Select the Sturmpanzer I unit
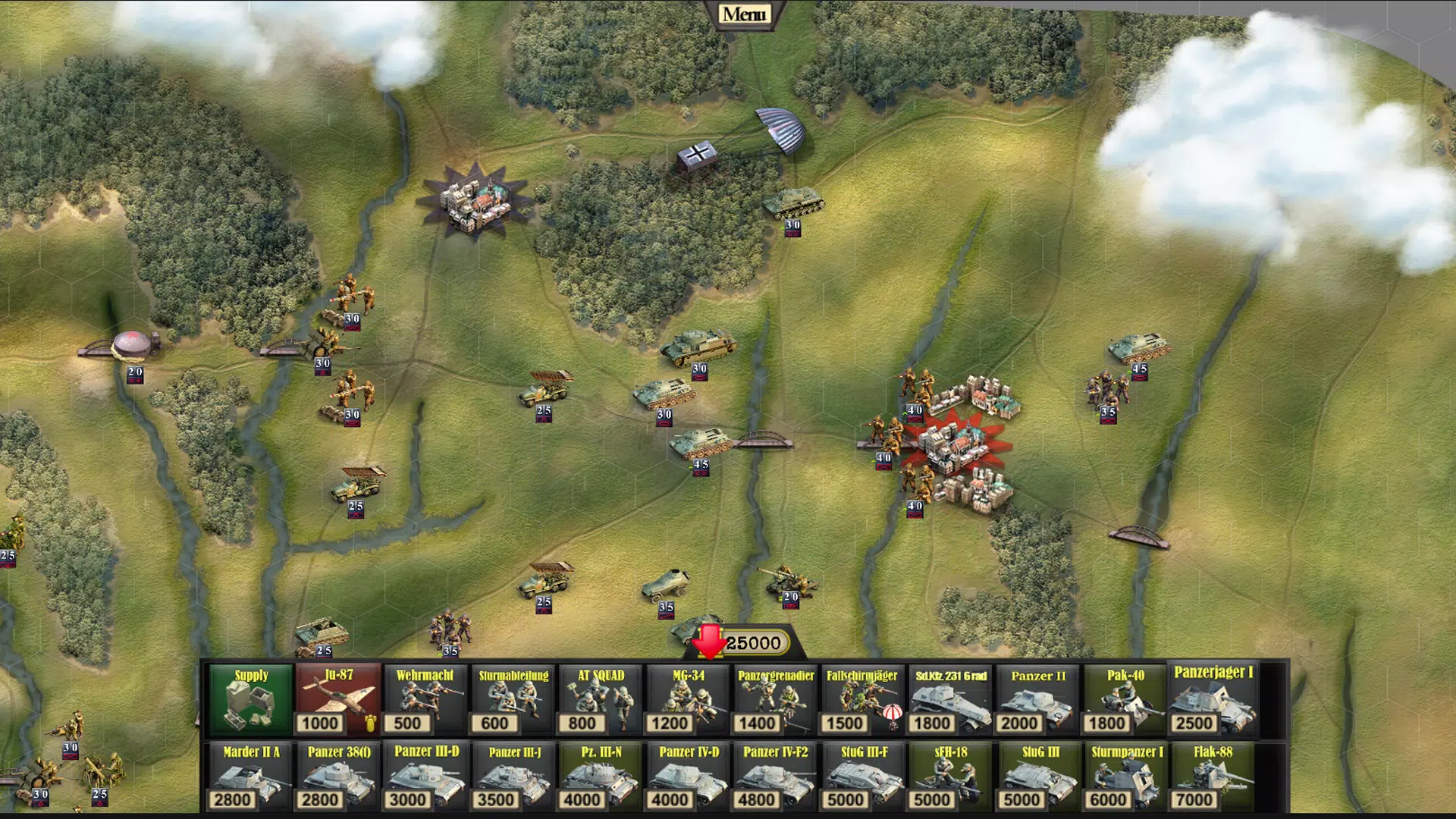1456x819 pixels. coord(1125,777)
